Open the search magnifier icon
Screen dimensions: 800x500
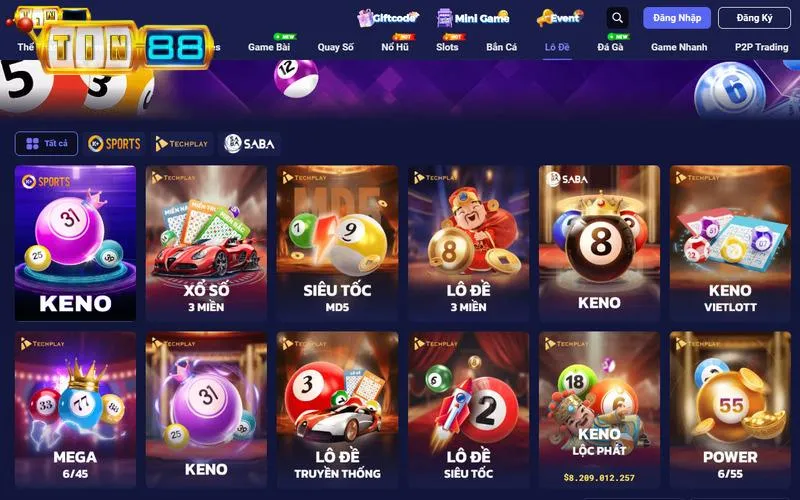pos(618,18)
